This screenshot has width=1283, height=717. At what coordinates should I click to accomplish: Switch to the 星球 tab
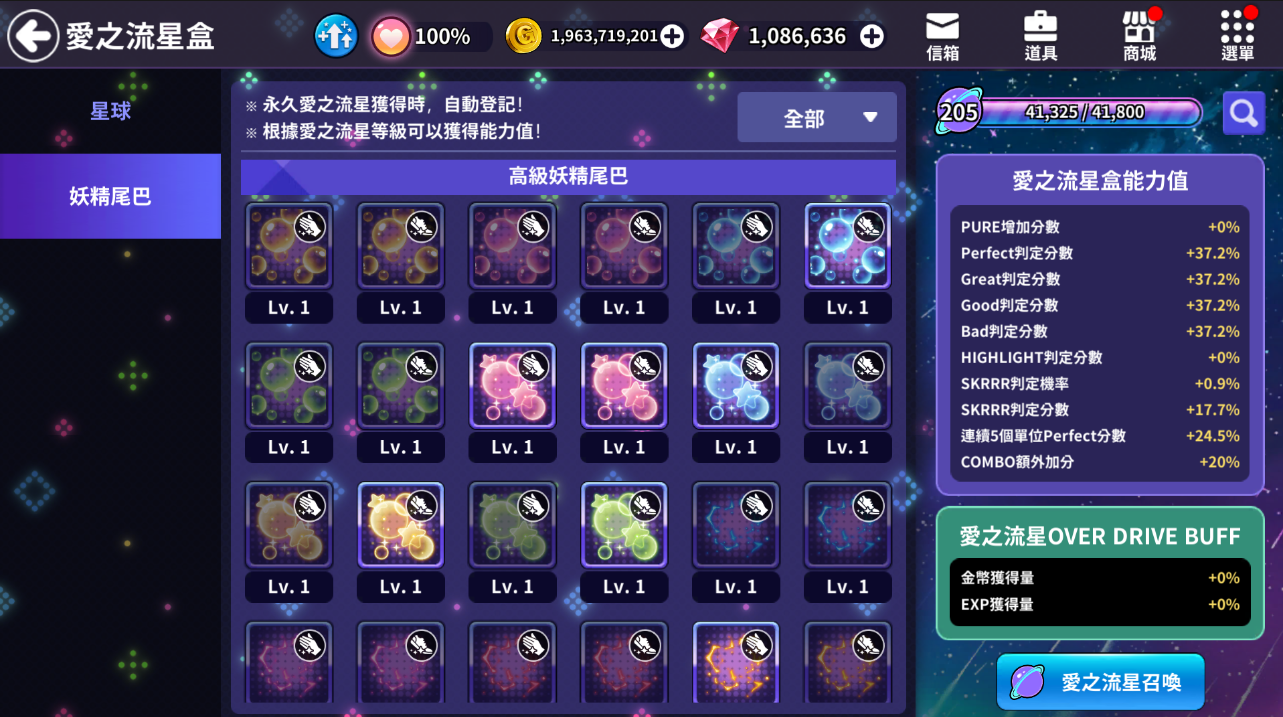coord(110,111)
